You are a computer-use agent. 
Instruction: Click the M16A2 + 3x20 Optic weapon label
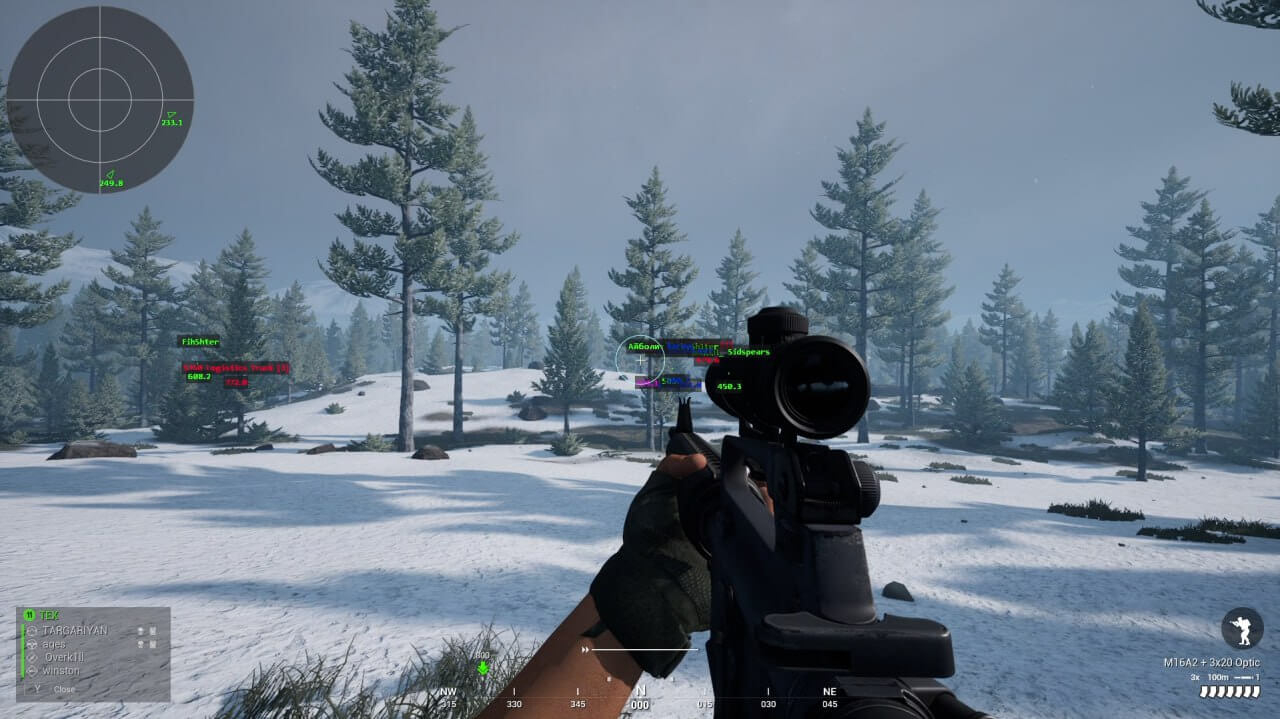tap(1211, 662)
